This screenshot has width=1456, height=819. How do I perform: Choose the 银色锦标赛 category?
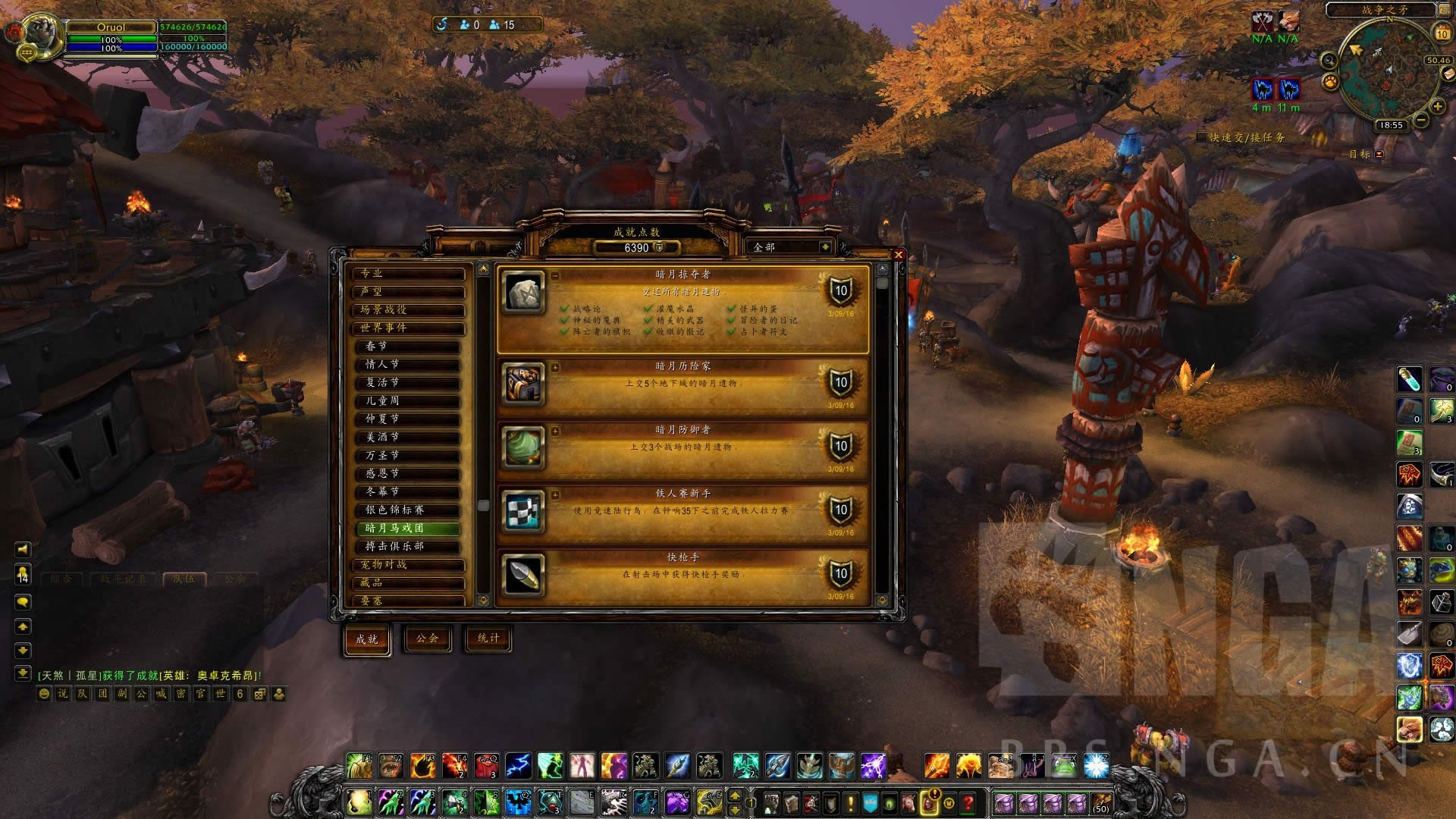tap(409, 510)
